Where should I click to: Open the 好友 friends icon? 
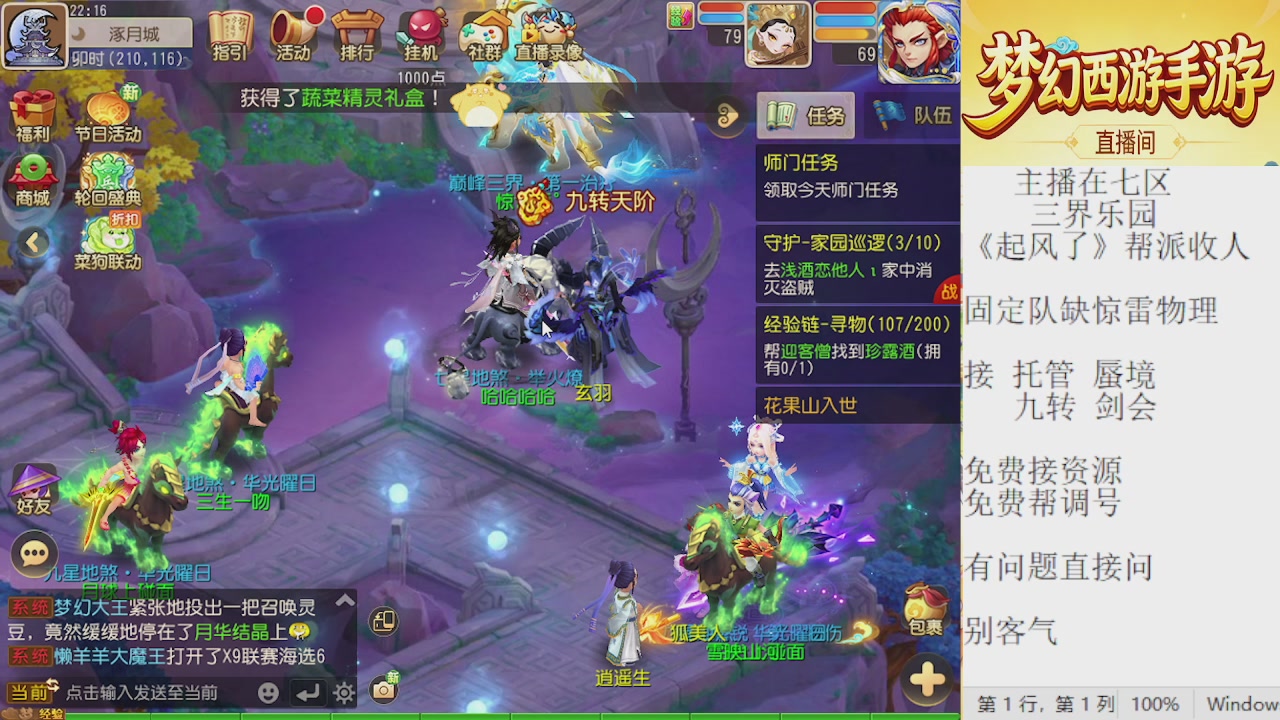33,485
